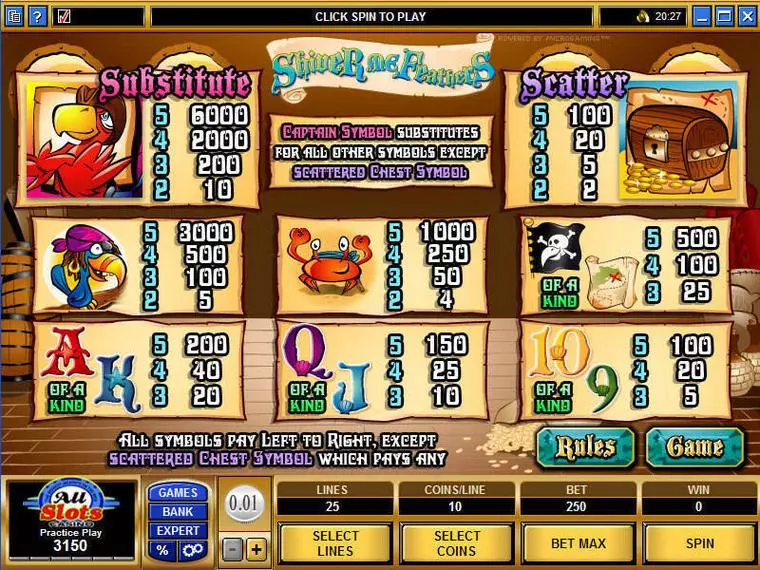Show statistics with the percent button
This screenshot has height=570, width=760.
click(162, 550)
